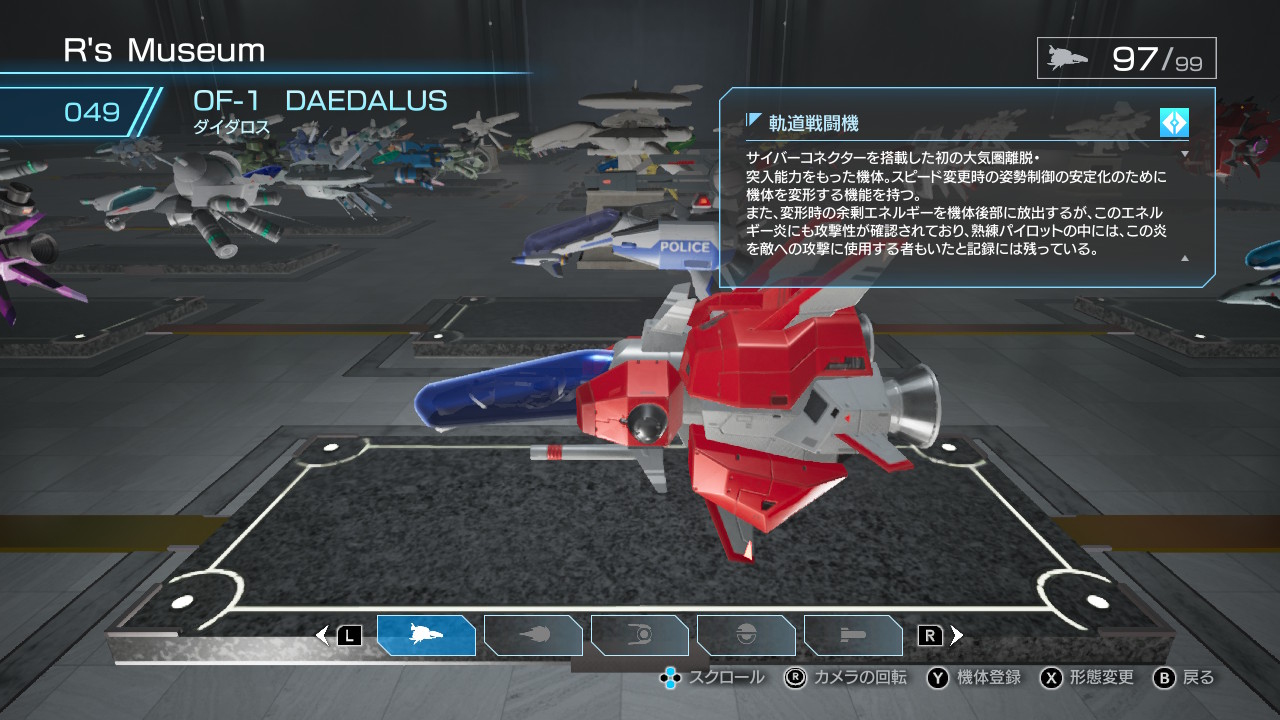Show the round Bit device tab
Image resolution: width=1280 pixels, height=720 pixels.
pos(746,635)
